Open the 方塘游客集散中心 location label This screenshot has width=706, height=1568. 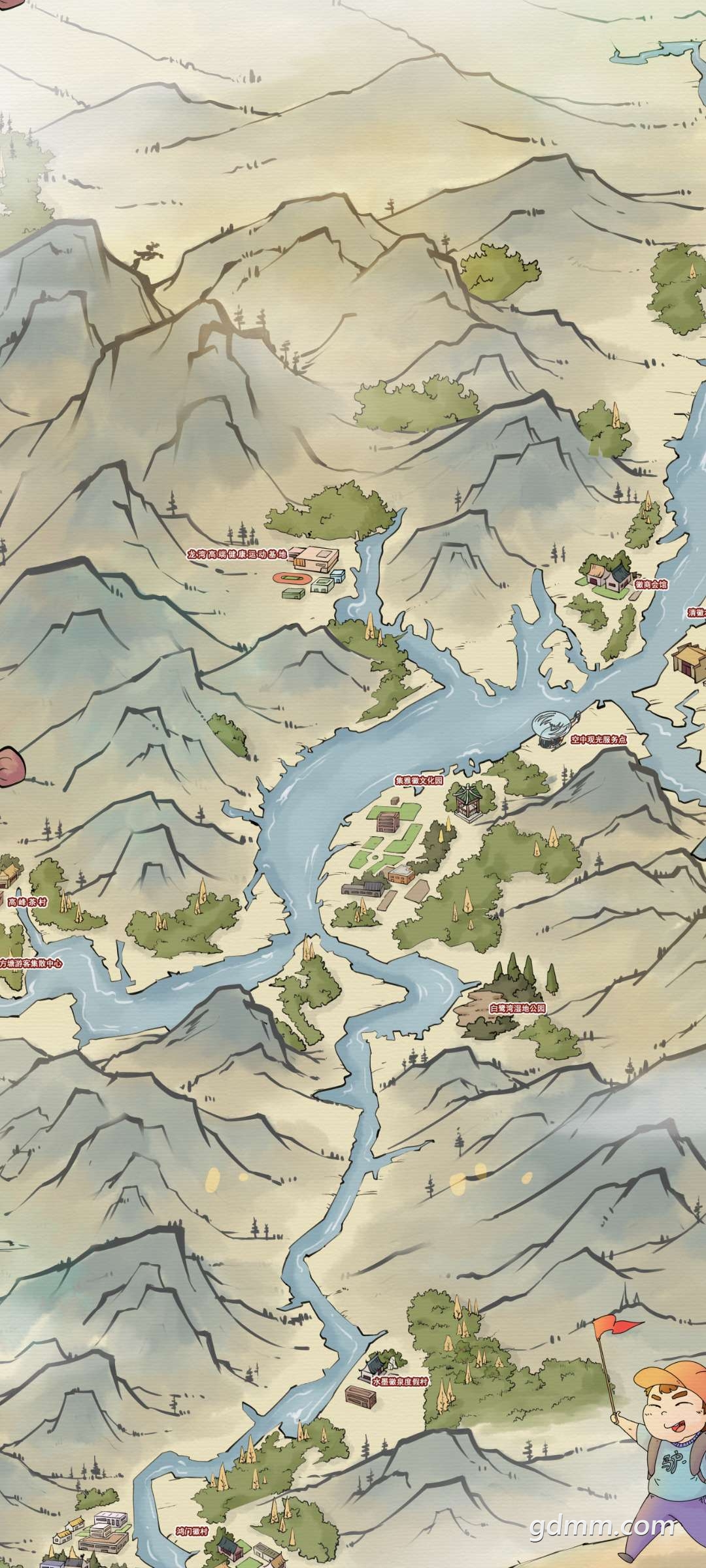click(31, 963)
